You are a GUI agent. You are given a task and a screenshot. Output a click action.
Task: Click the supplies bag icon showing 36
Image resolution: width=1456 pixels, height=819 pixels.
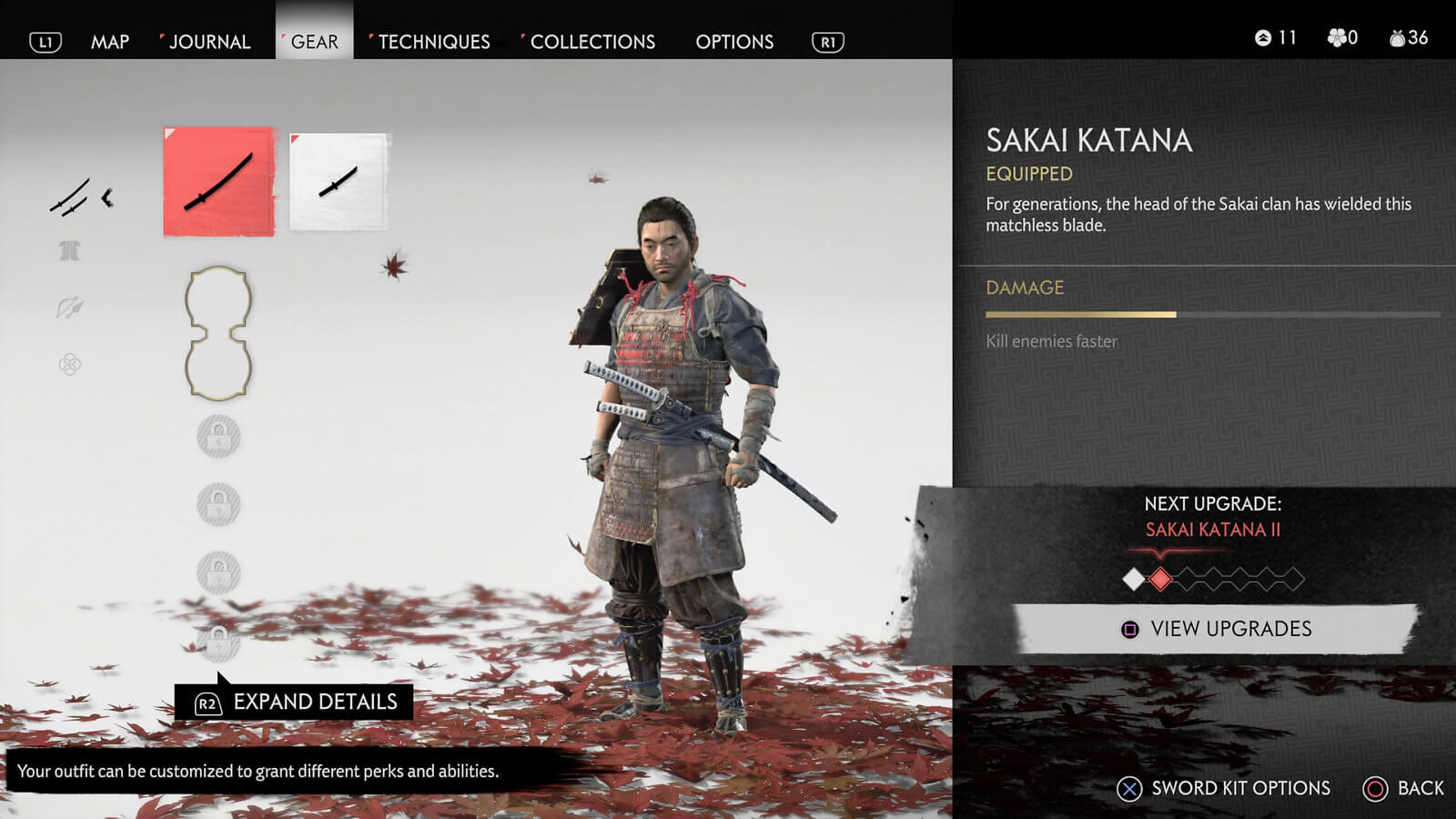click(1393, 37)
